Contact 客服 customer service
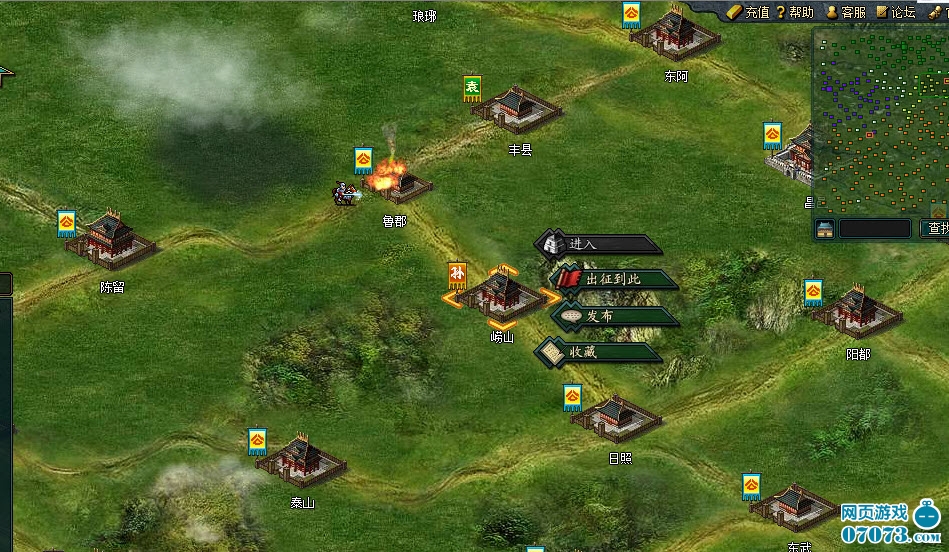This screenshot has width=949, height=552. [846, 12]
